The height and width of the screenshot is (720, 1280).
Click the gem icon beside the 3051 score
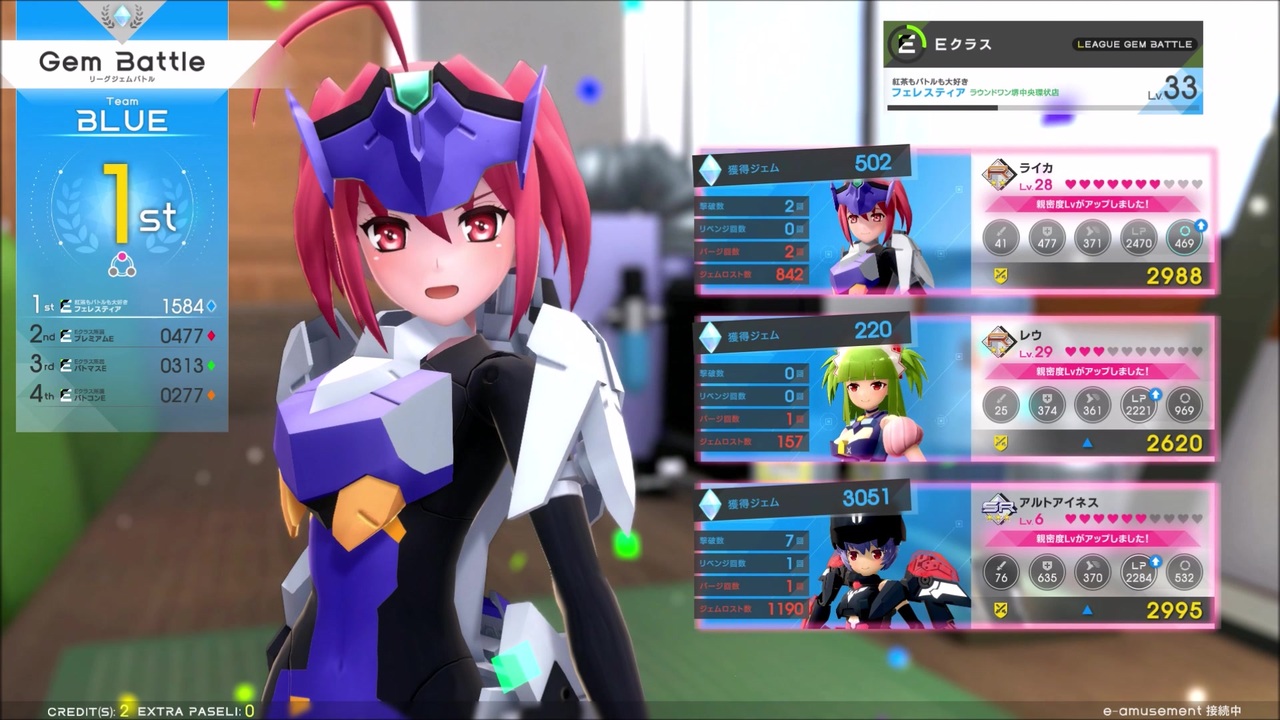coord(710,503)
